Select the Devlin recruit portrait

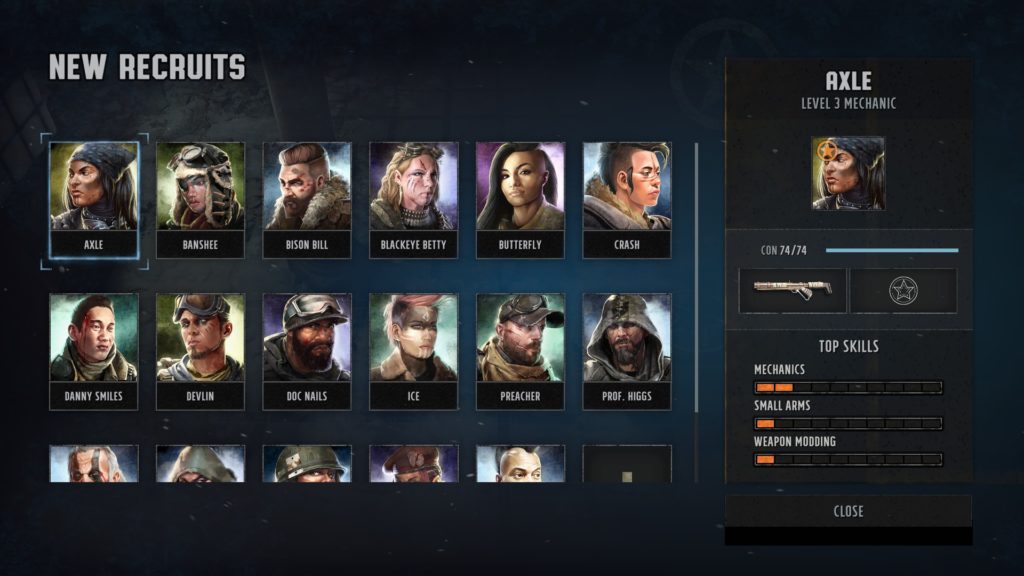pos(200,350)
